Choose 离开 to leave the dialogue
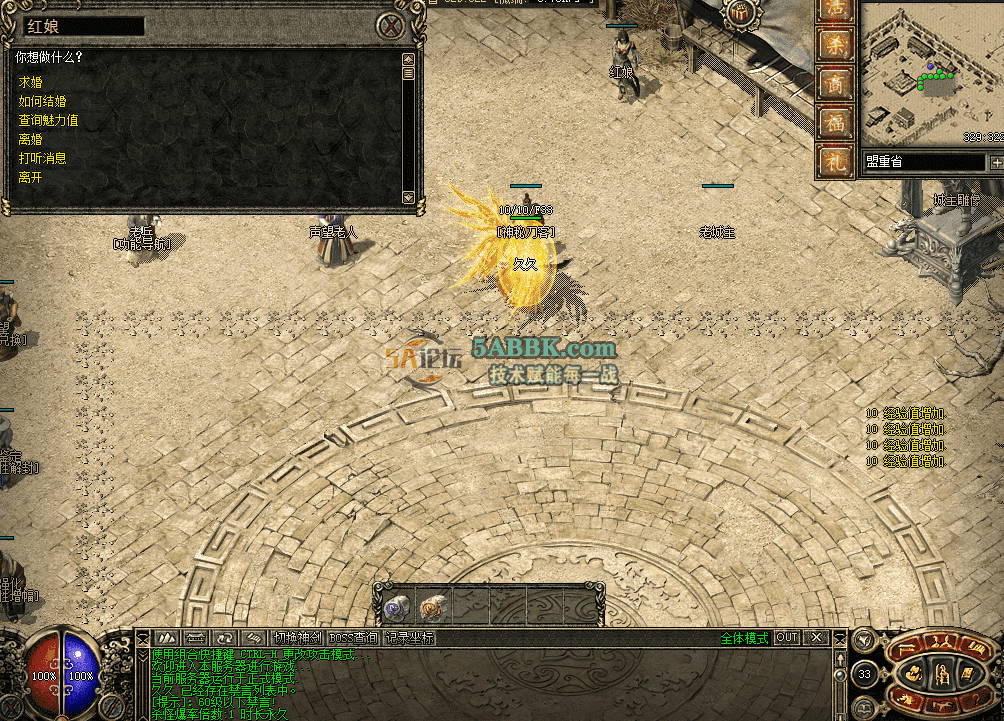The width and height of the screenshot is (1004, 721). [x=30, y=177]
